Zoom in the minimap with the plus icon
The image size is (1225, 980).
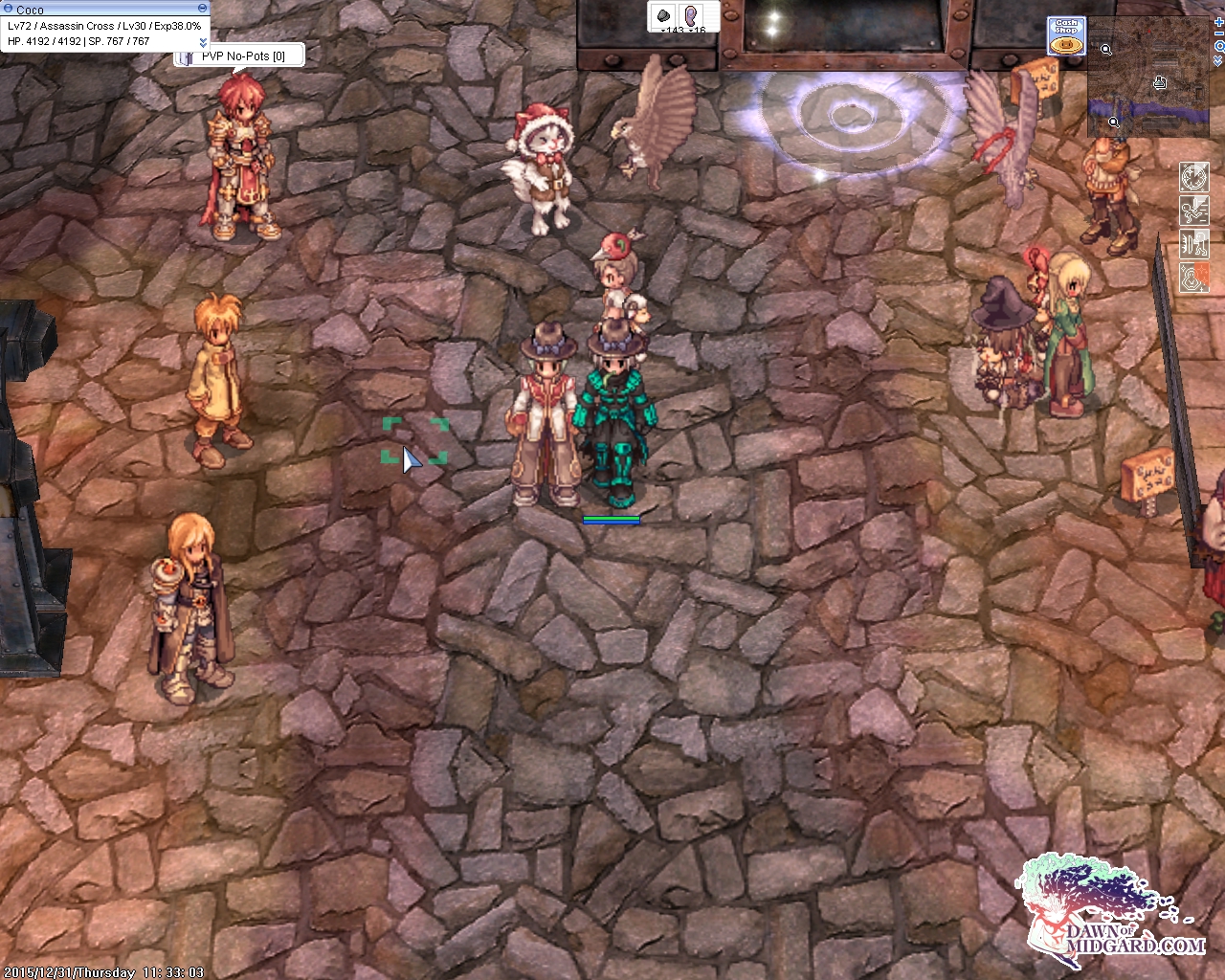(1218, 22)
